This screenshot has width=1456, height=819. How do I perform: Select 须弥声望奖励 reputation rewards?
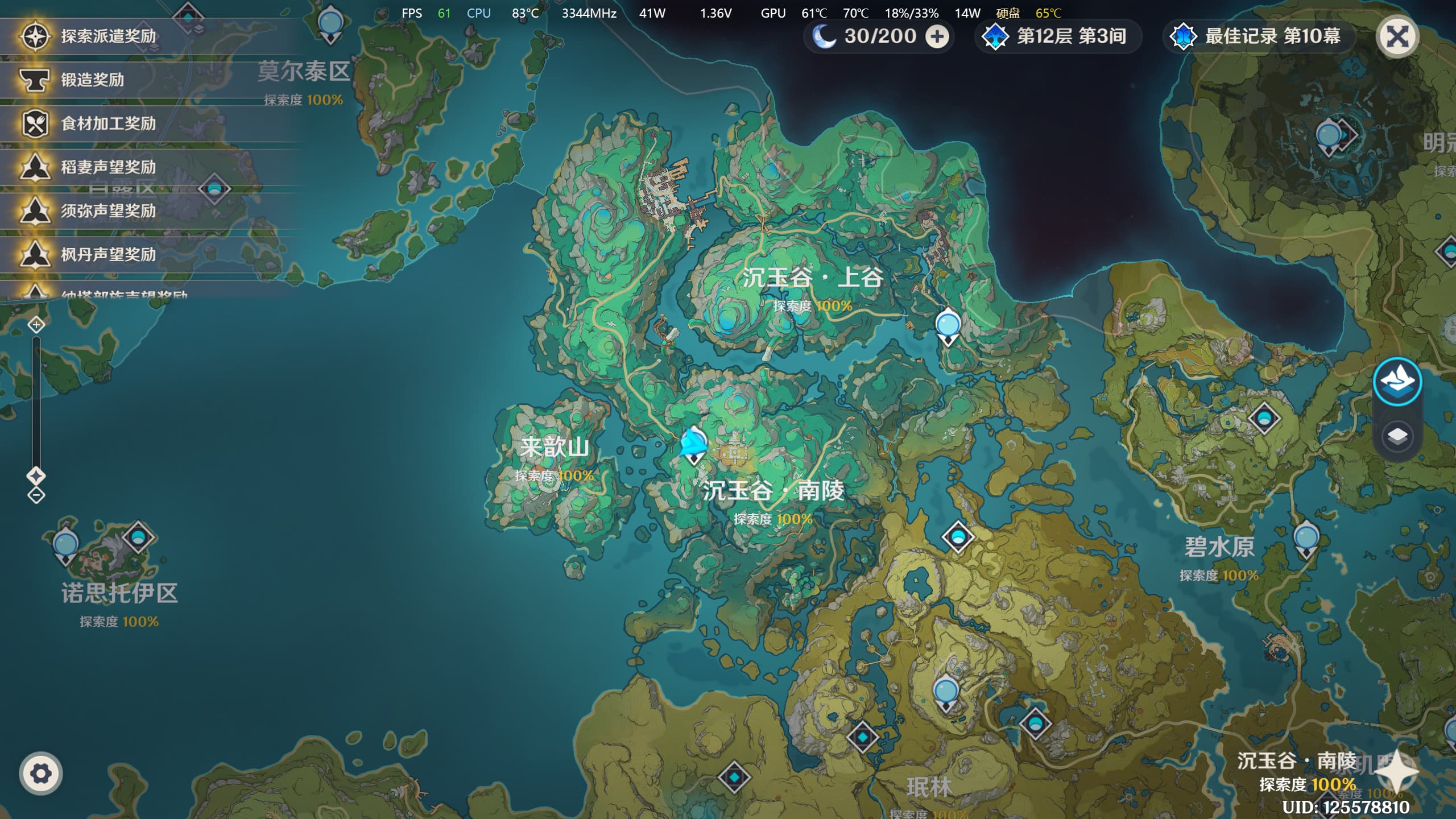(x=108, y=211)
